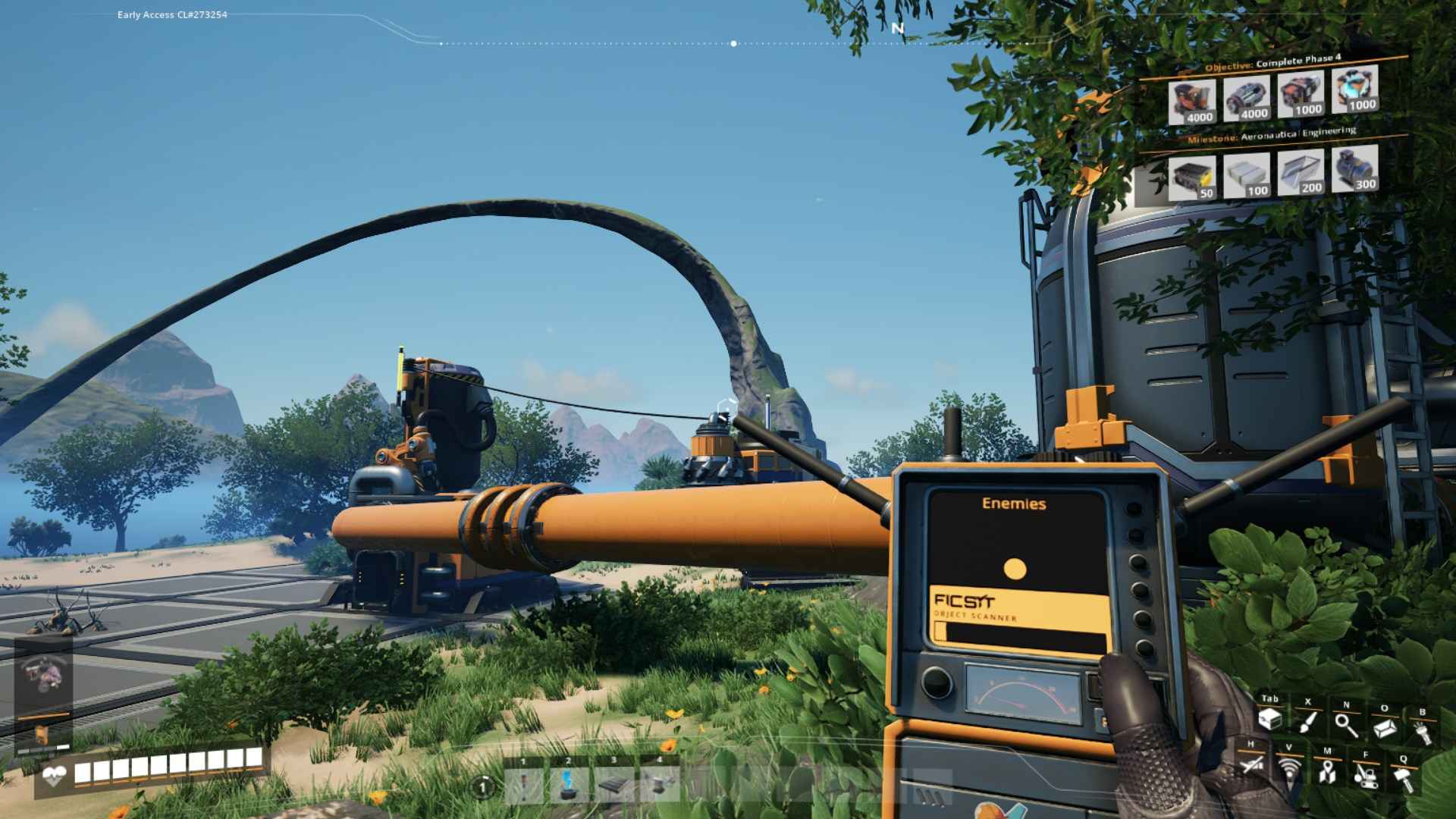1456x819 pixels.
Task: Click the hotbar set number indicator
Action: (x=482, y=787)
